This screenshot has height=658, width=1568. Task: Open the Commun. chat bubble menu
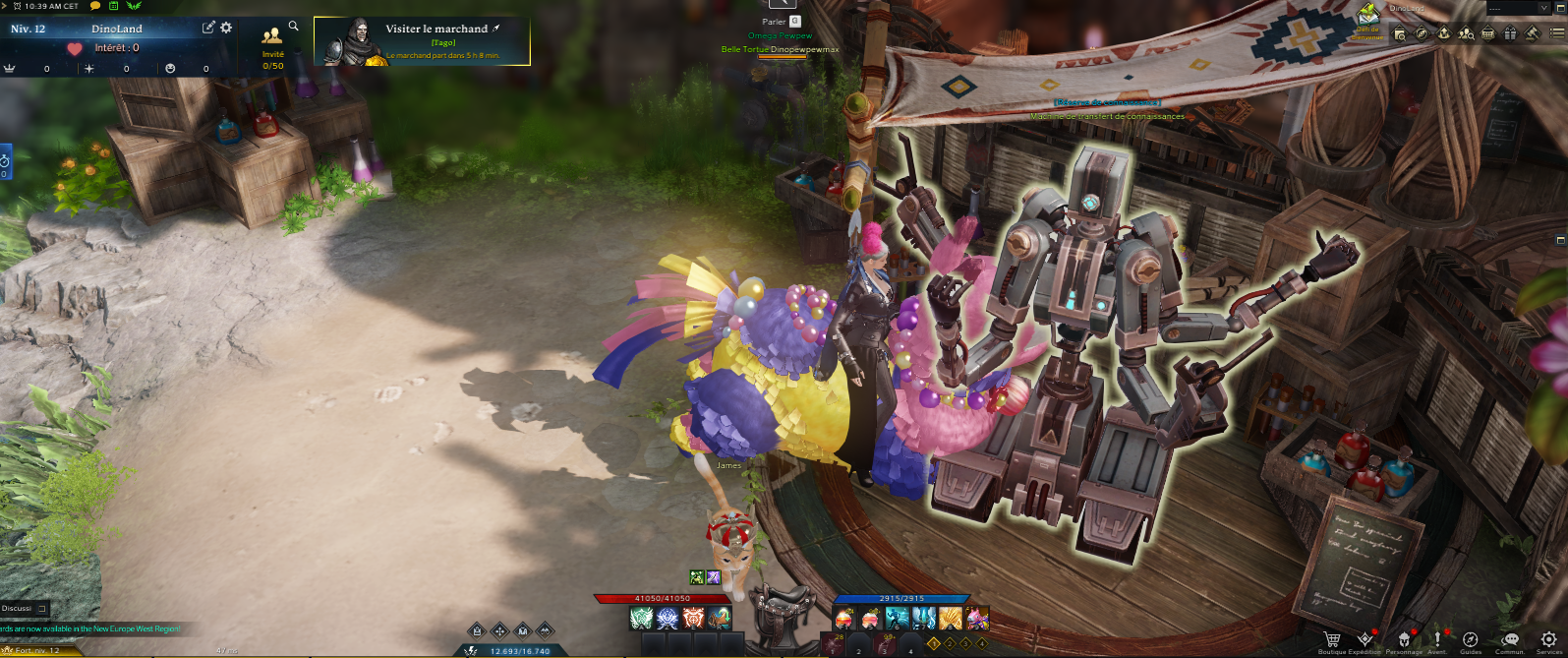[1510, 640]
